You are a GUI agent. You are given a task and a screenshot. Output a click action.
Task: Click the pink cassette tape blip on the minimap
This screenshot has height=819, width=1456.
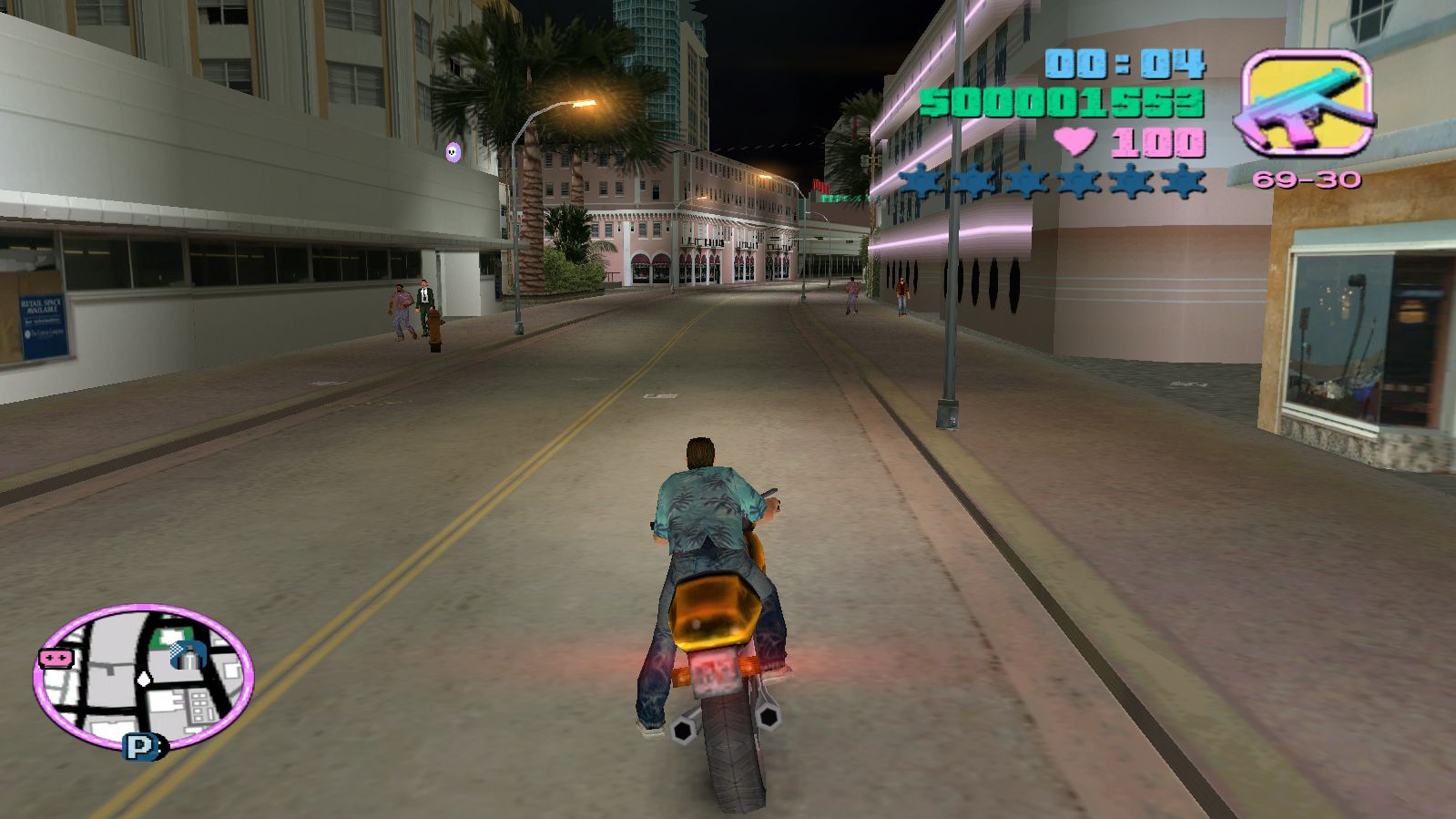coord(56,658)
